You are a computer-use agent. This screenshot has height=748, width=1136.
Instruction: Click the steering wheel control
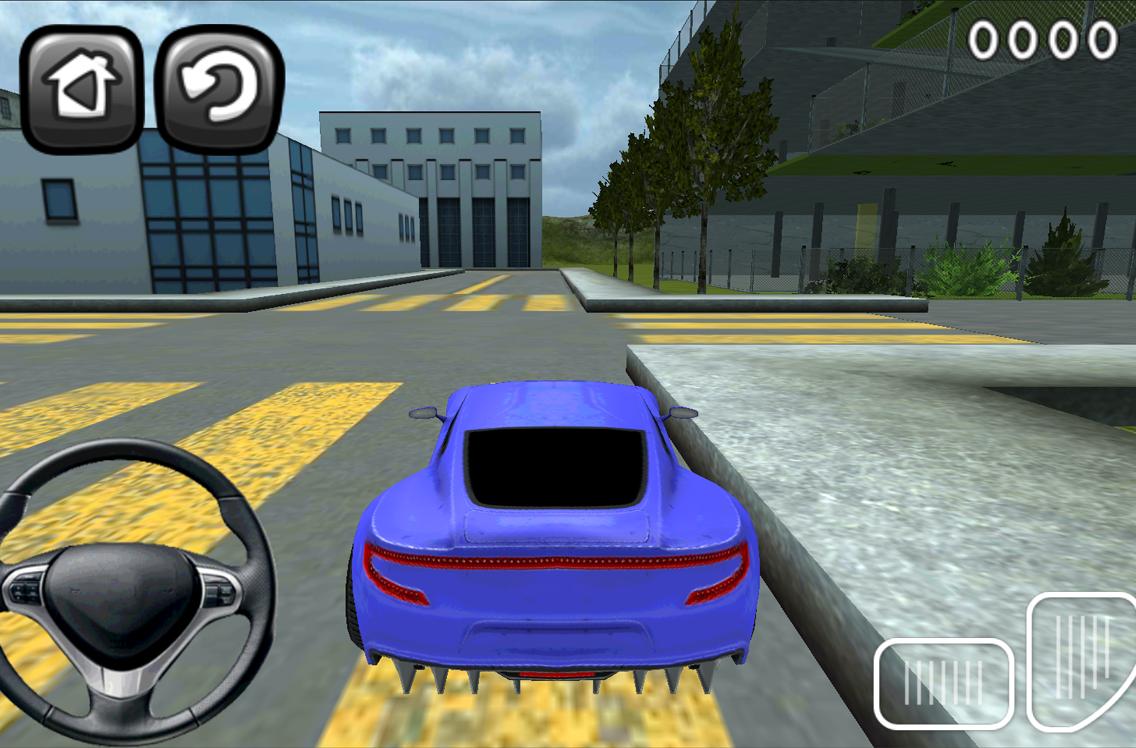tap(125, 590)
